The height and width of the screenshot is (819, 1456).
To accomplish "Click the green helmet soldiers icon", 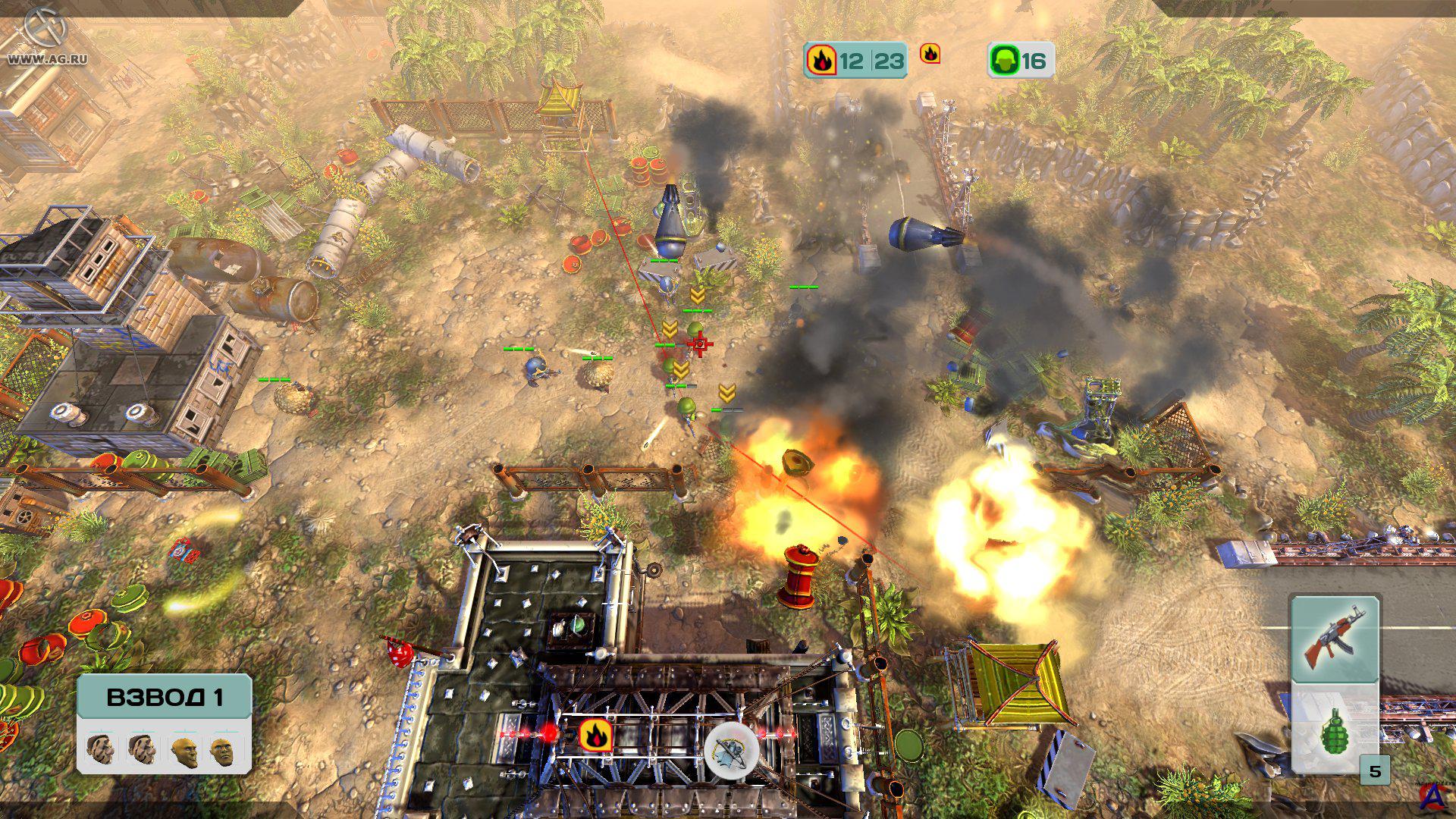I will (x=1004, y=61).
